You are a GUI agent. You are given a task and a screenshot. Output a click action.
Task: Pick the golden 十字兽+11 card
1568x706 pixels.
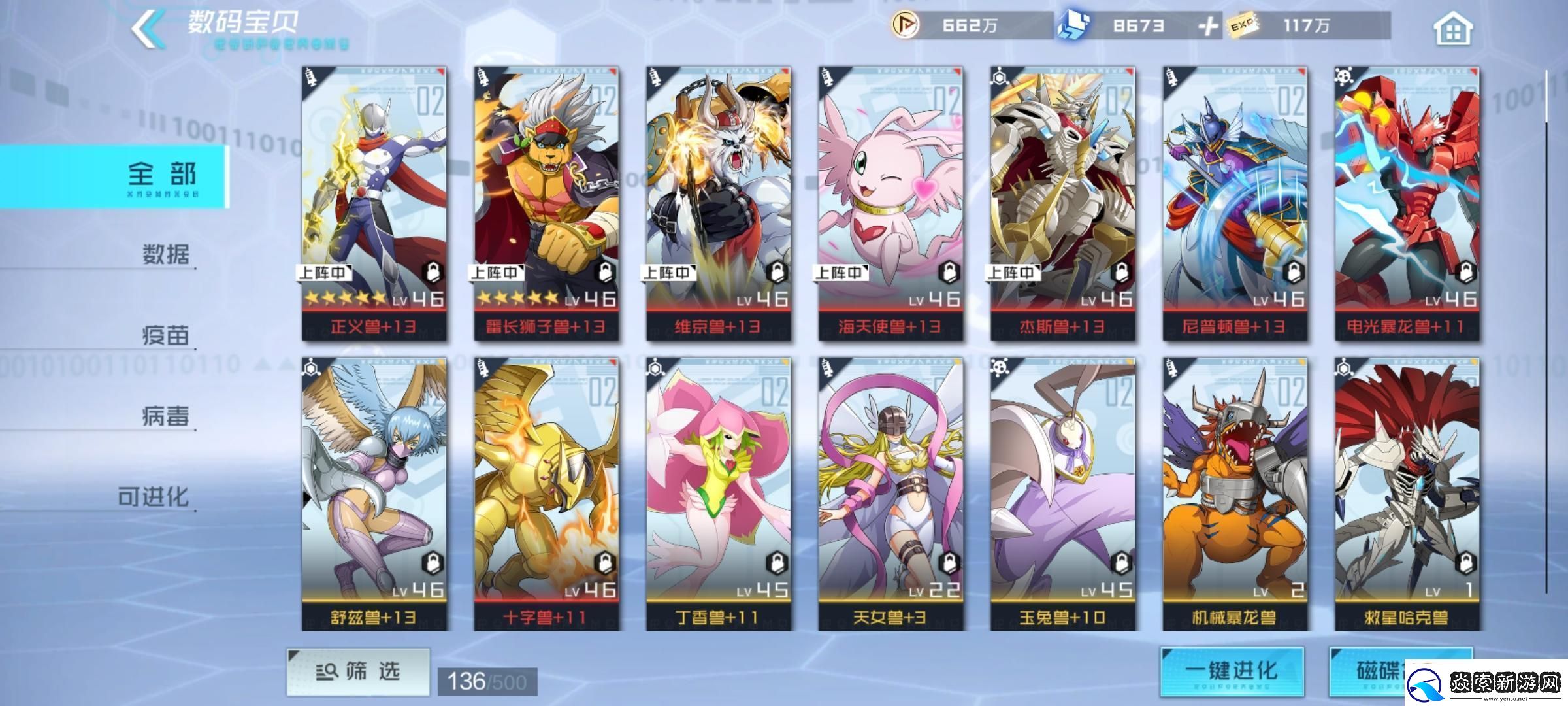(x=546, y=494)
